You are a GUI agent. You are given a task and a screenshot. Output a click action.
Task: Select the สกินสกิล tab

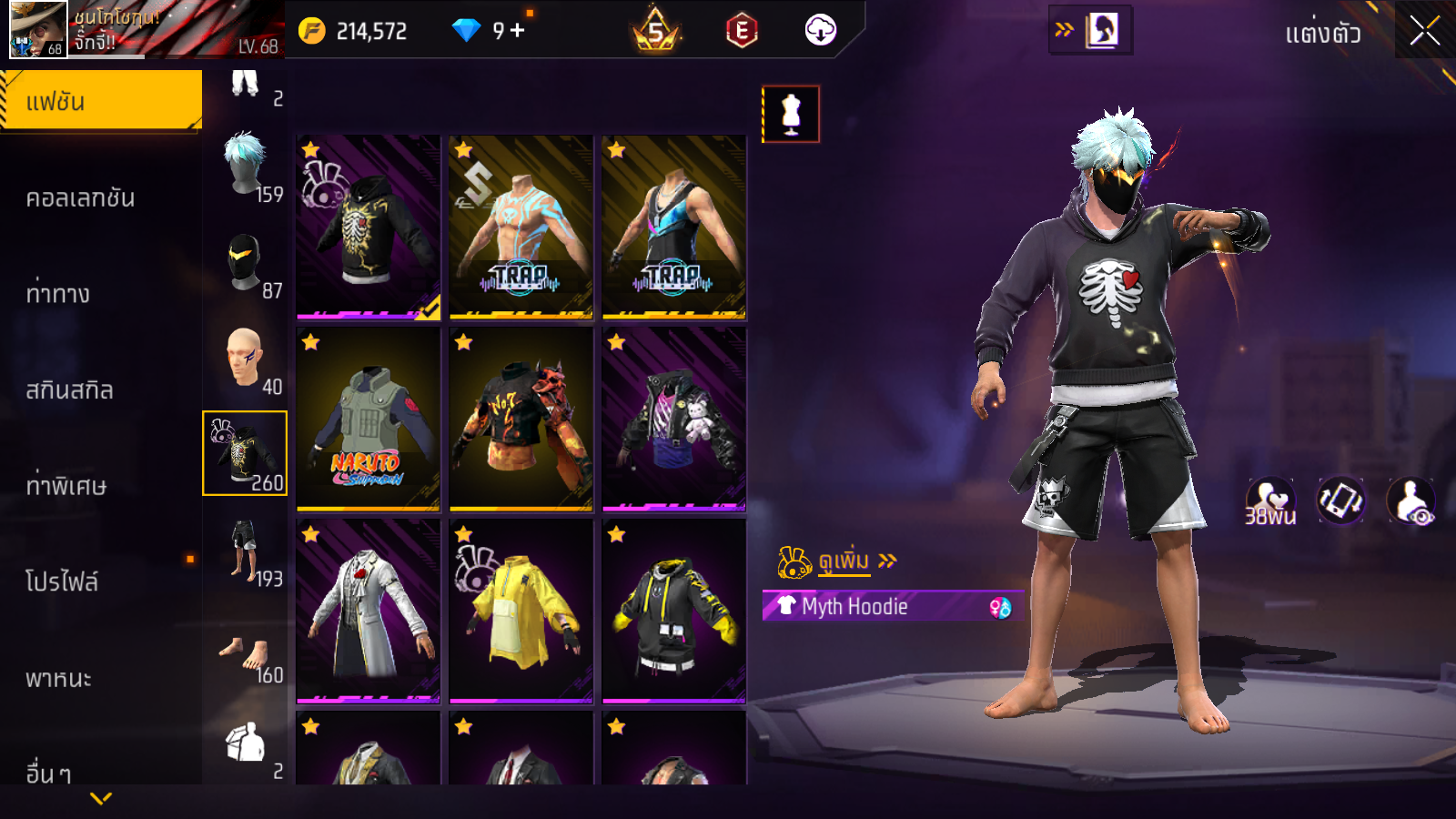pos(70,389)
